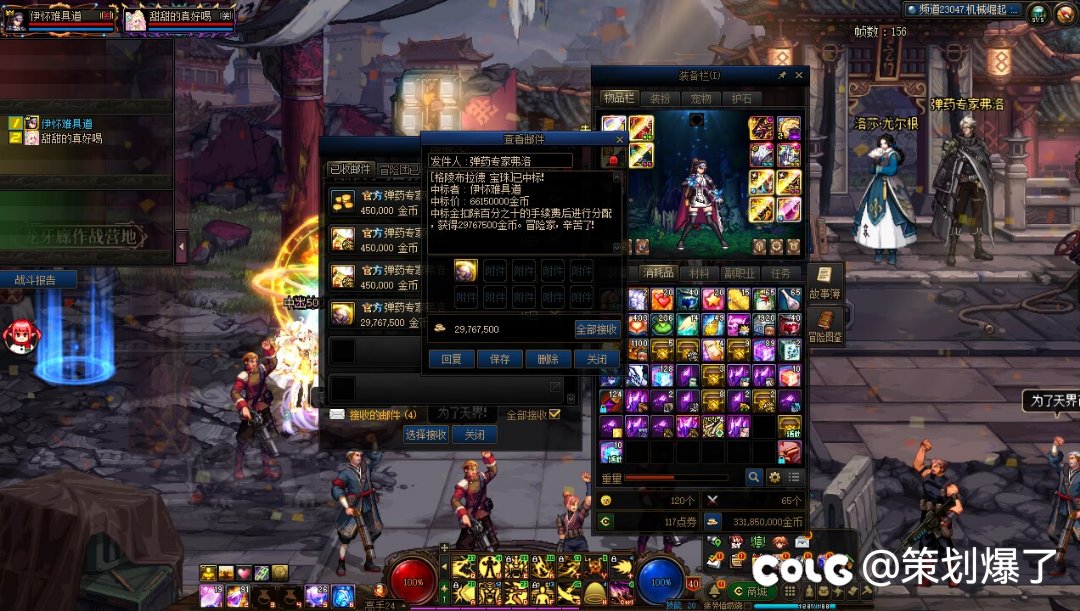Delete the mail with 删除 button
The image size is (1080, 611).
point(548,359)
